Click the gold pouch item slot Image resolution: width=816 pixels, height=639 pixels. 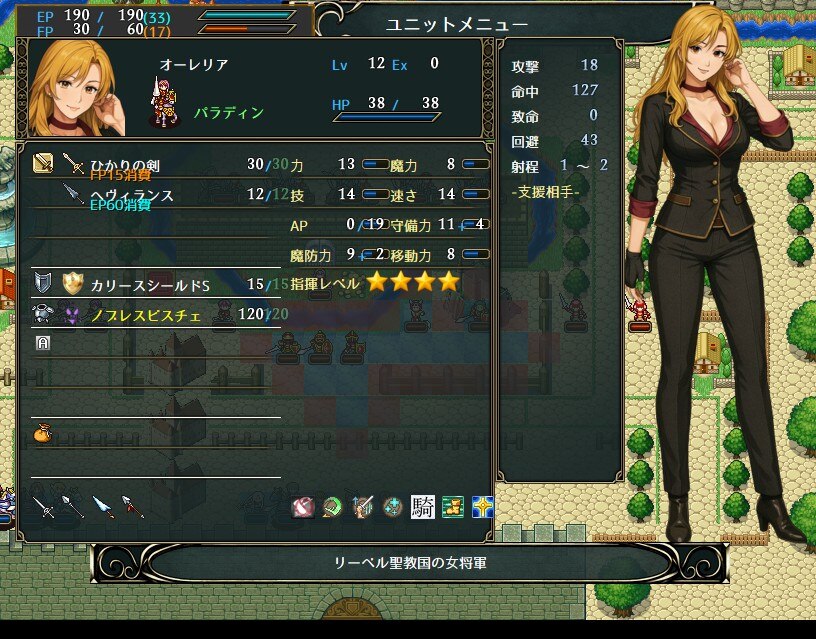coord(42,433)
